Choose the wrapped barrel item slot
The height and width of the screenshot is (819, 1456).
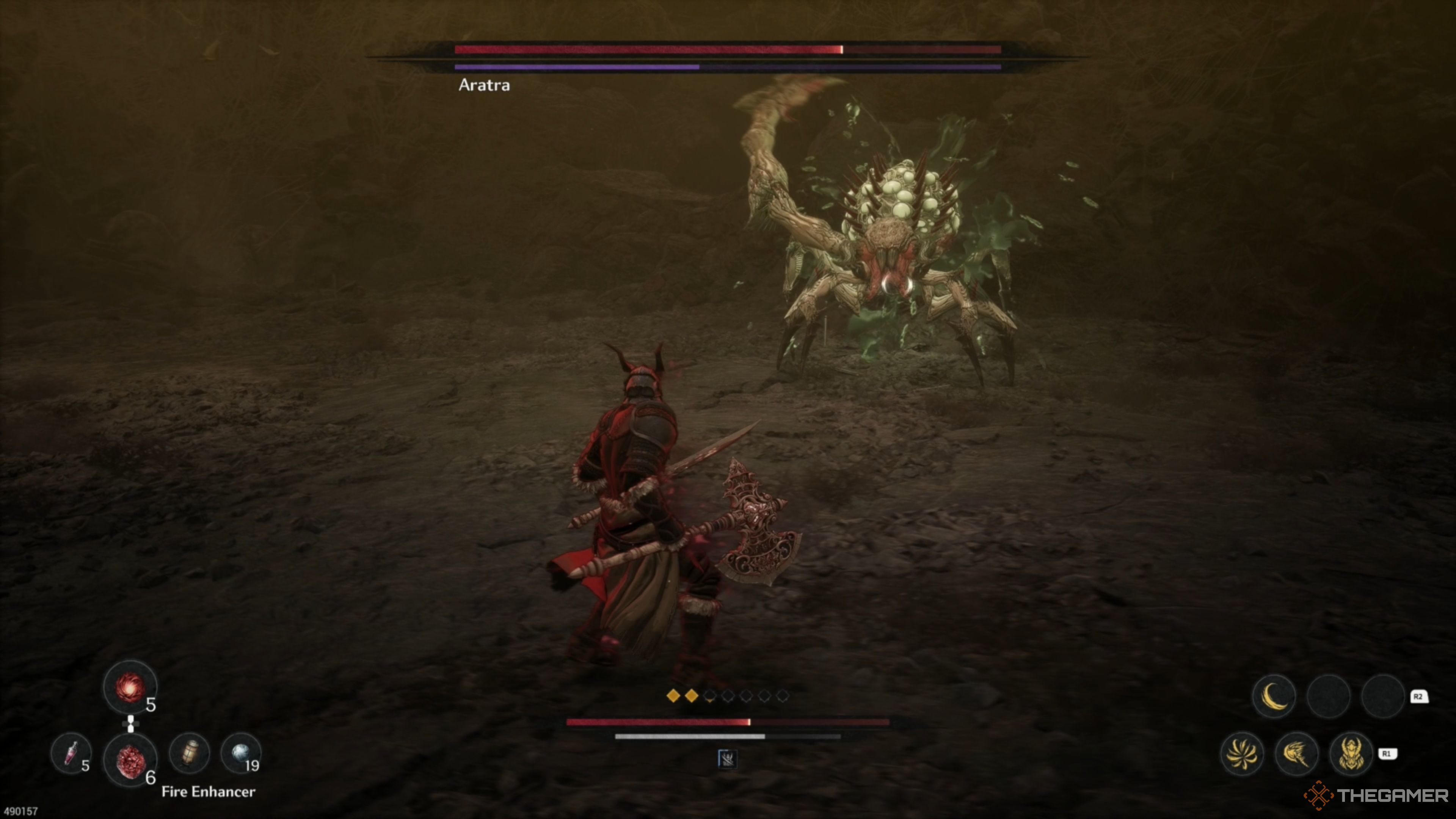coord(190,753)
